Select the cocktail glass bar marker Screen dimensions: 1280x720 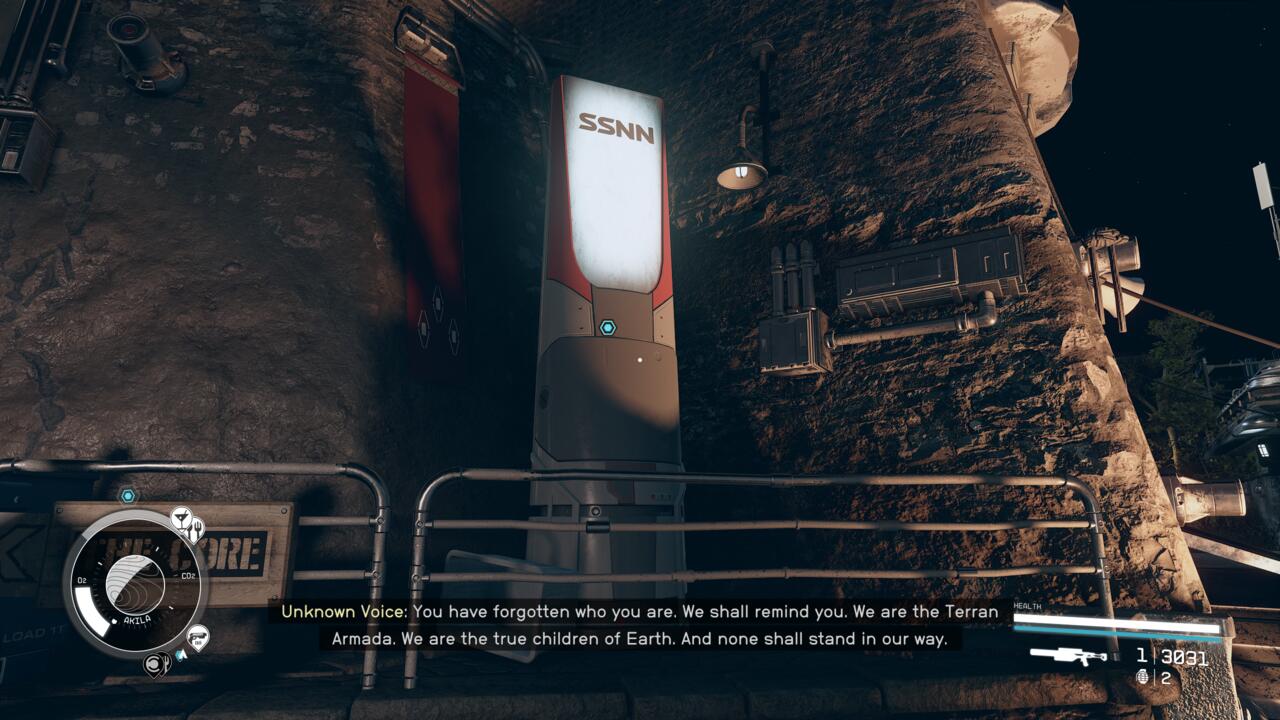[x=181, y=517]
